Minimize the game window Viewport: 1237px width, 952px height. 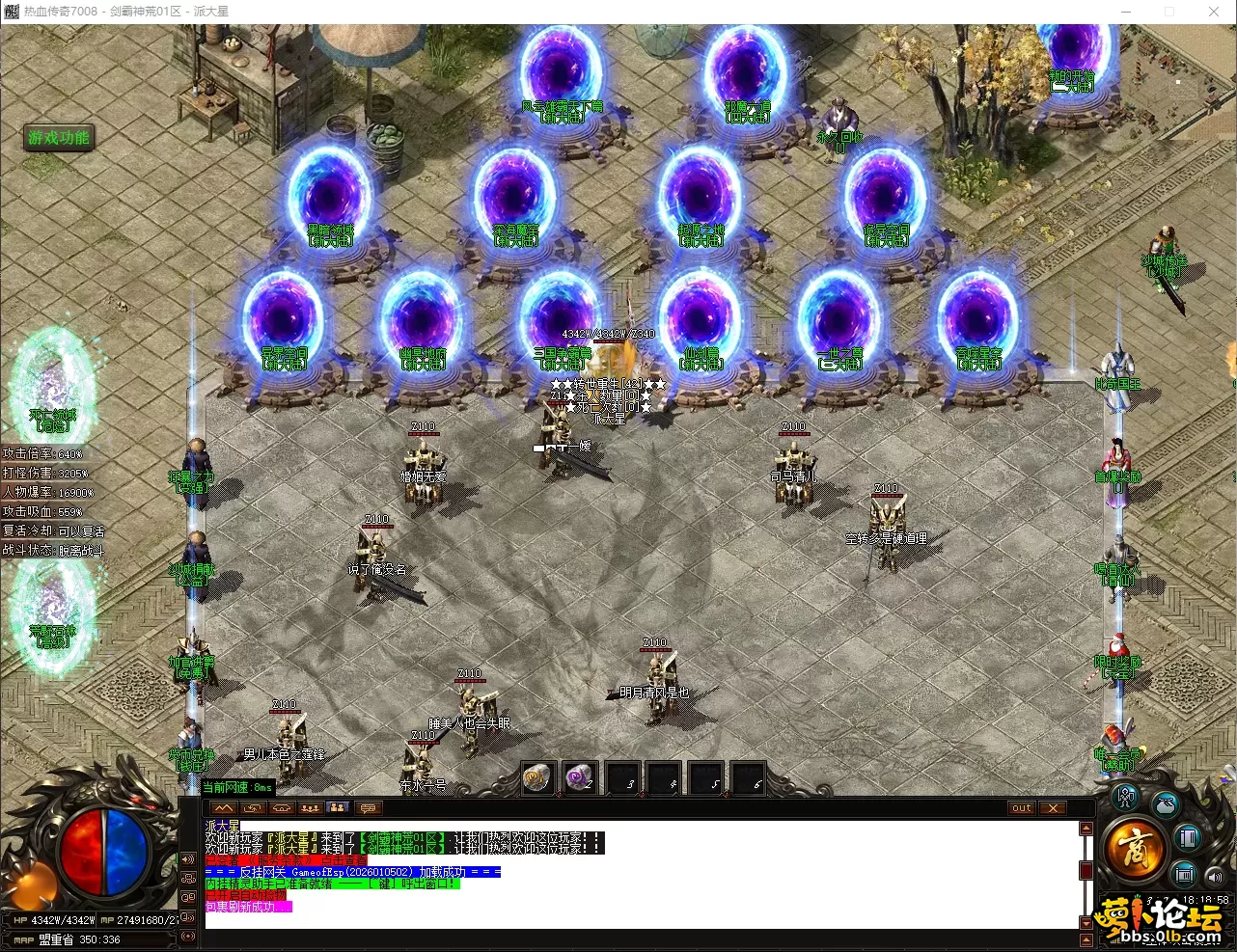(1125, 12)
